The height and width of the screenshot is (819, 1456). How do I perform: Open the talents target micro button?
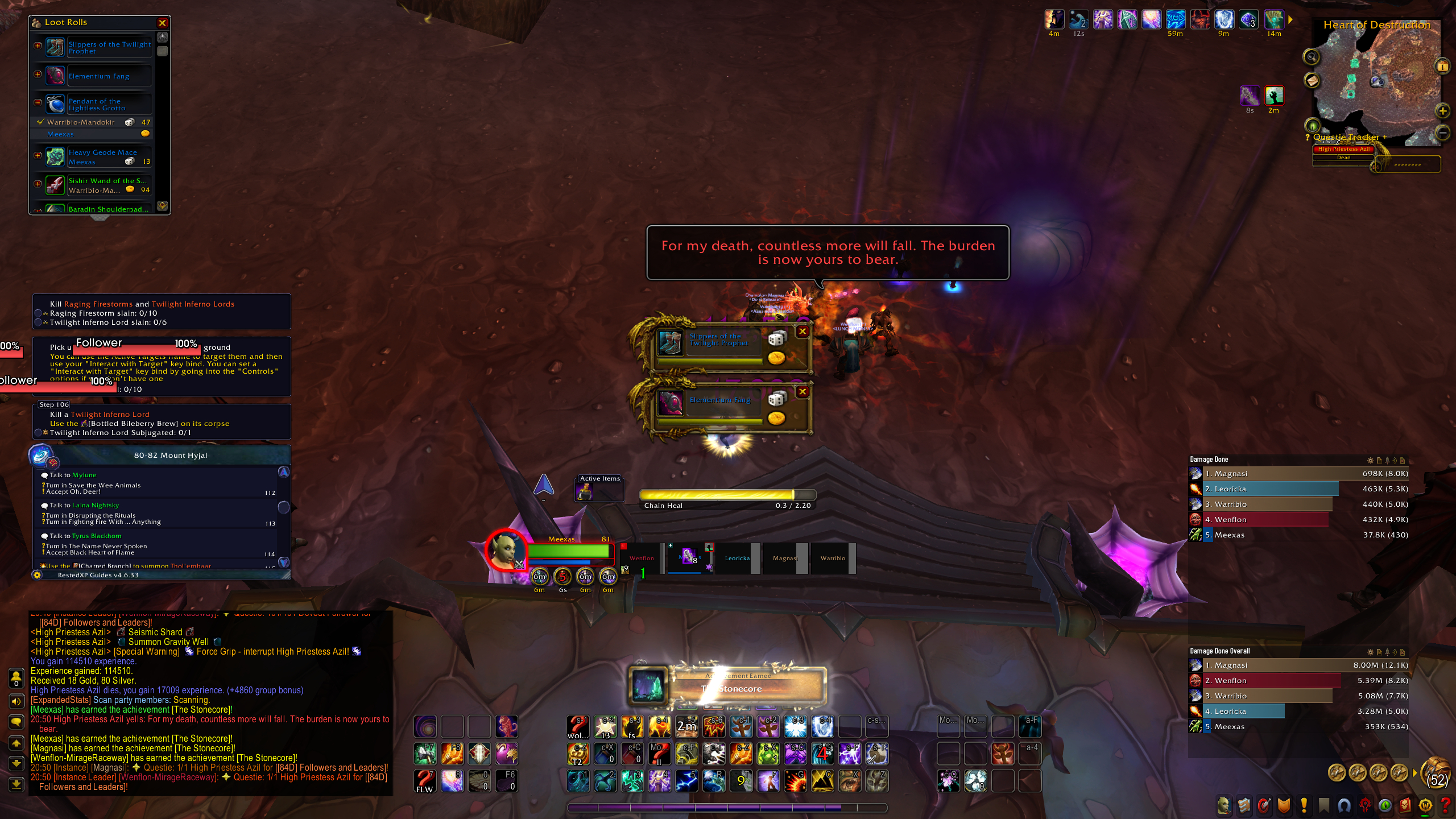pos(1264,805)
